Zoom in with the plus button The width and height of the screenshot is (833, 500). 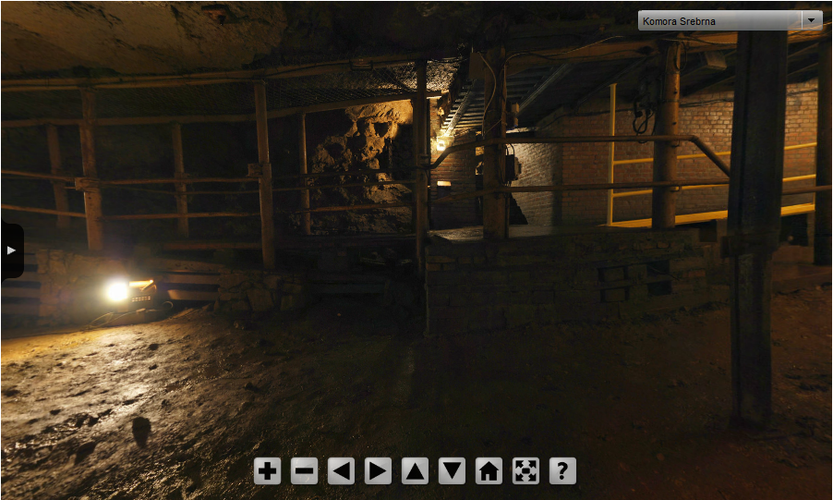point(267,471)
